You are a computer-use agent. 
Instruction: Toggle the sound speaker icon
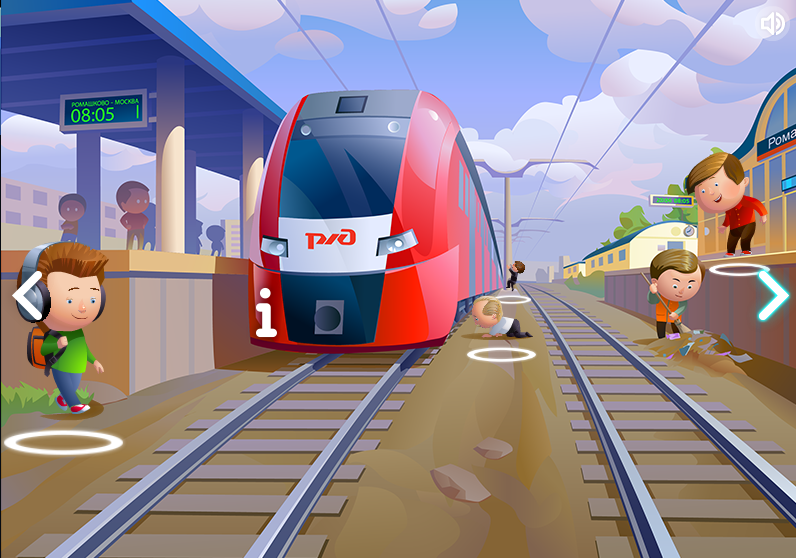772,24
